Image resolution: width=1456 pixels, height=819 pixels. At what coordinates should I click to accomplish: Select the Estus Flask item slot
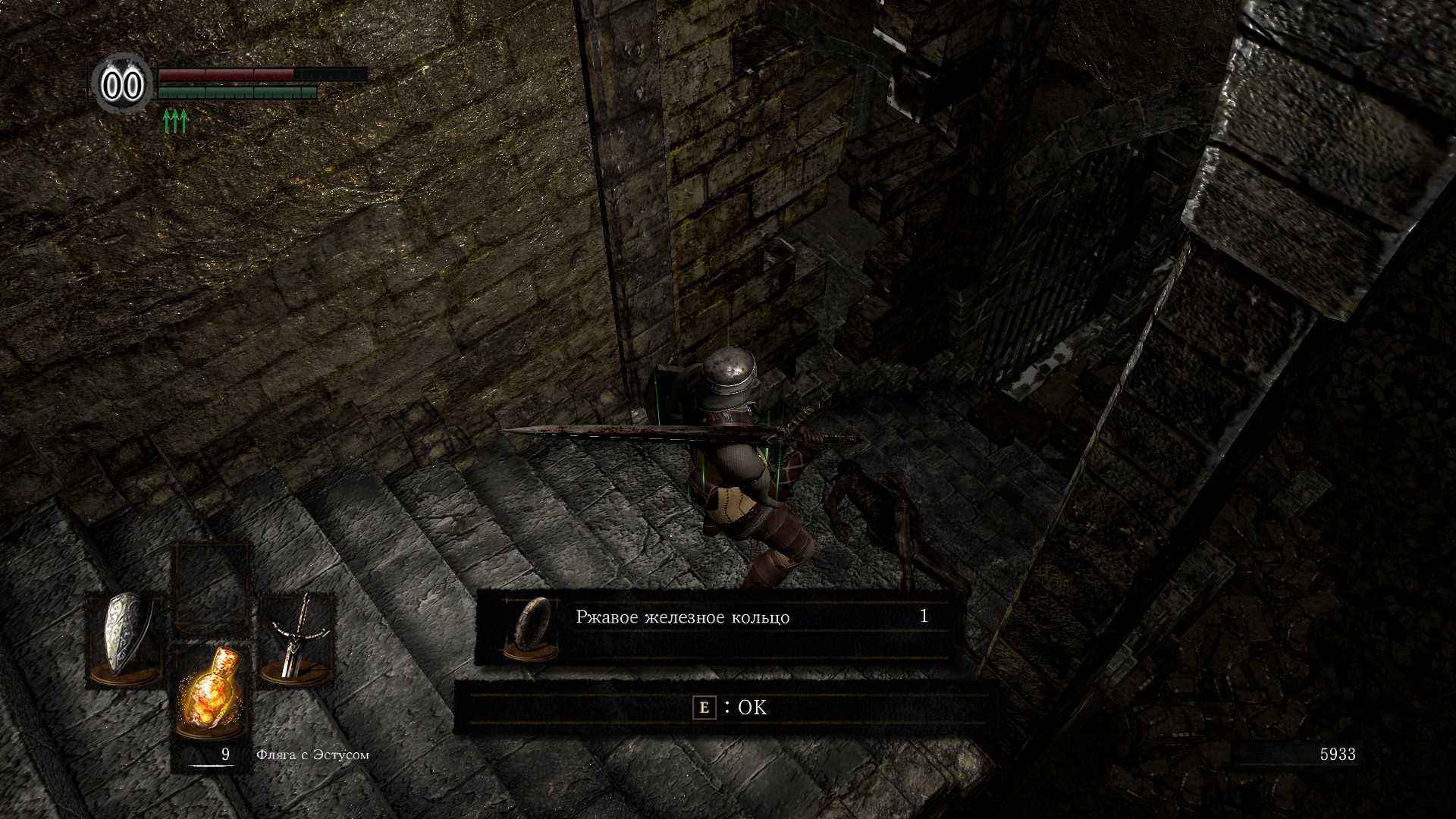click(x=210, y=690)
